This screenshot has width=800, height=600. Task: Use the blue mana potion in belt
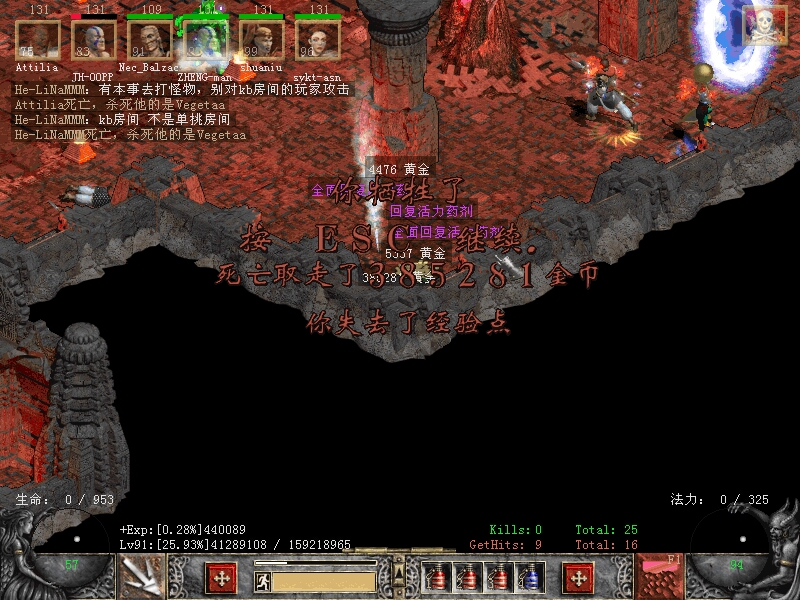click(x=531, y=578)
